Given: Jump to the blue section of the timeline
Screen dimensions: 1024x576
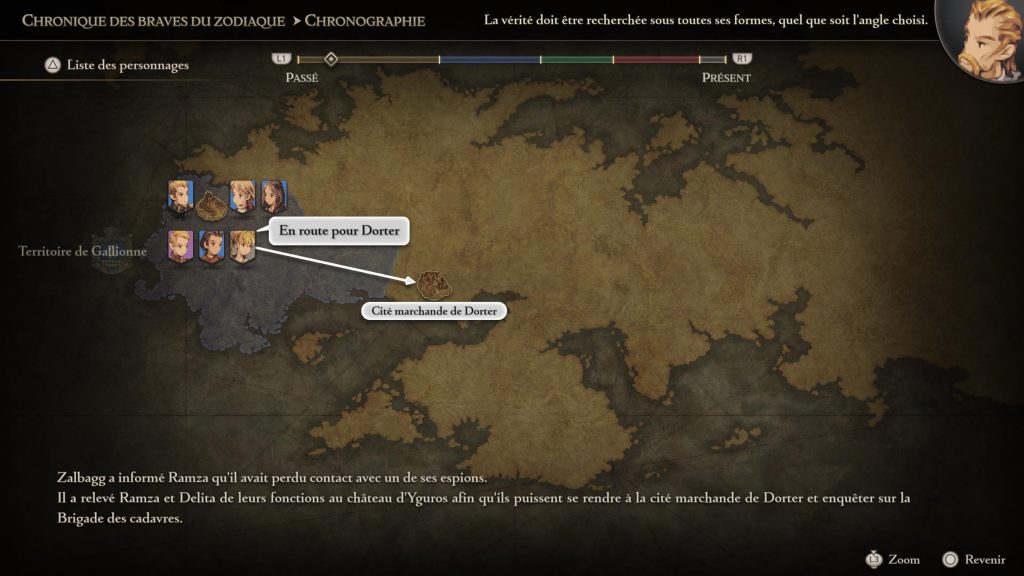Looking at the screenshot, I should coord(490,60).
